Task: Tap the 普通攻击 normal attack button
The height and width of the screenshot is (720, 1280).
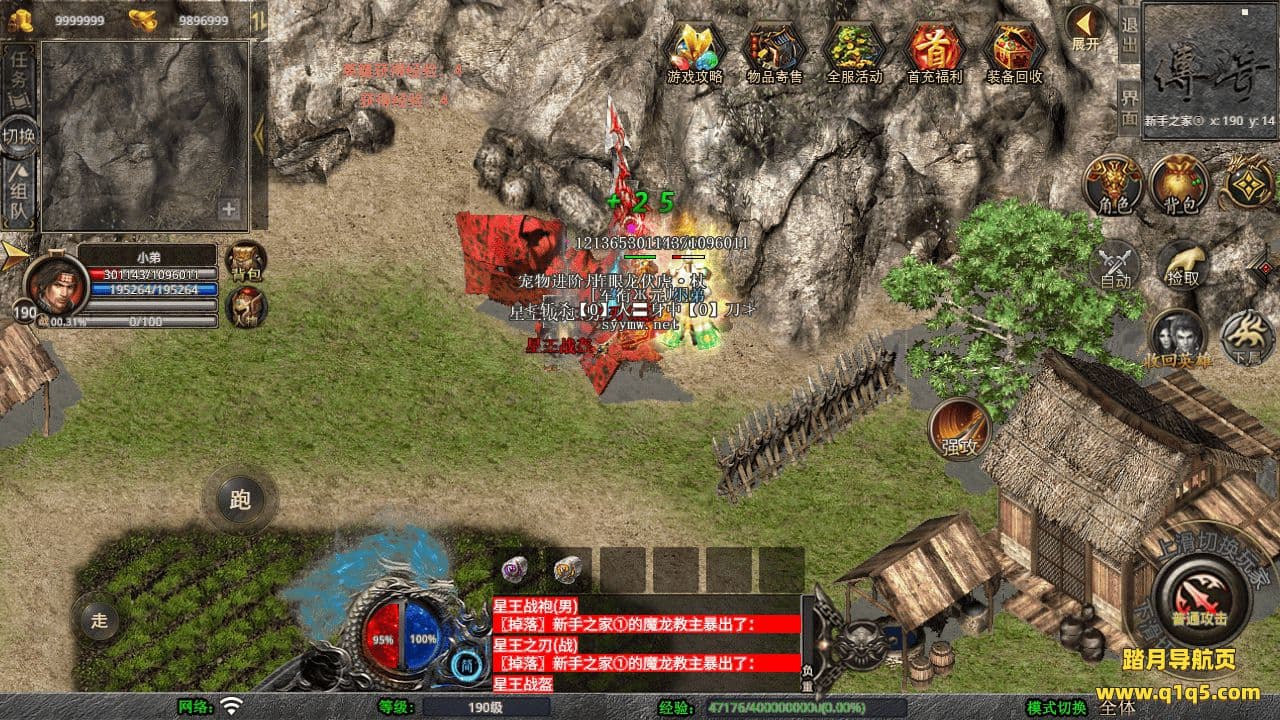Action: point(1200,597)
